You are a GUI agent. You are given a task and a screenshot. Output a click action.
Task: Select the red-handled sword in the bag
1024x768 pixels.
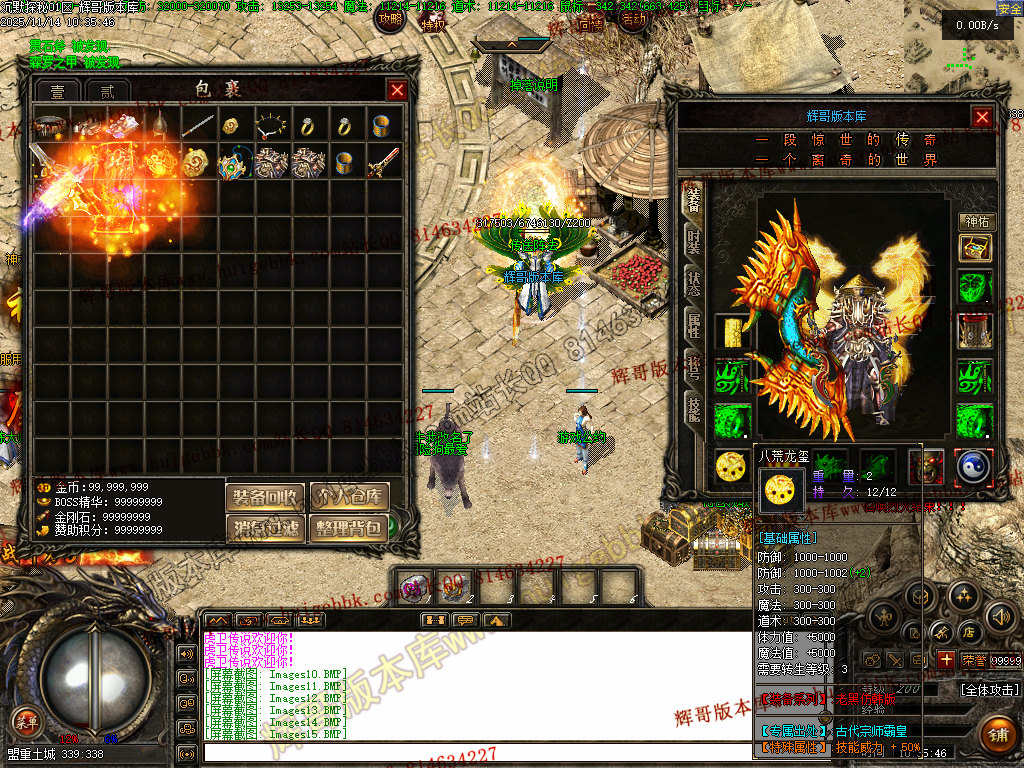tap(382, 163)
